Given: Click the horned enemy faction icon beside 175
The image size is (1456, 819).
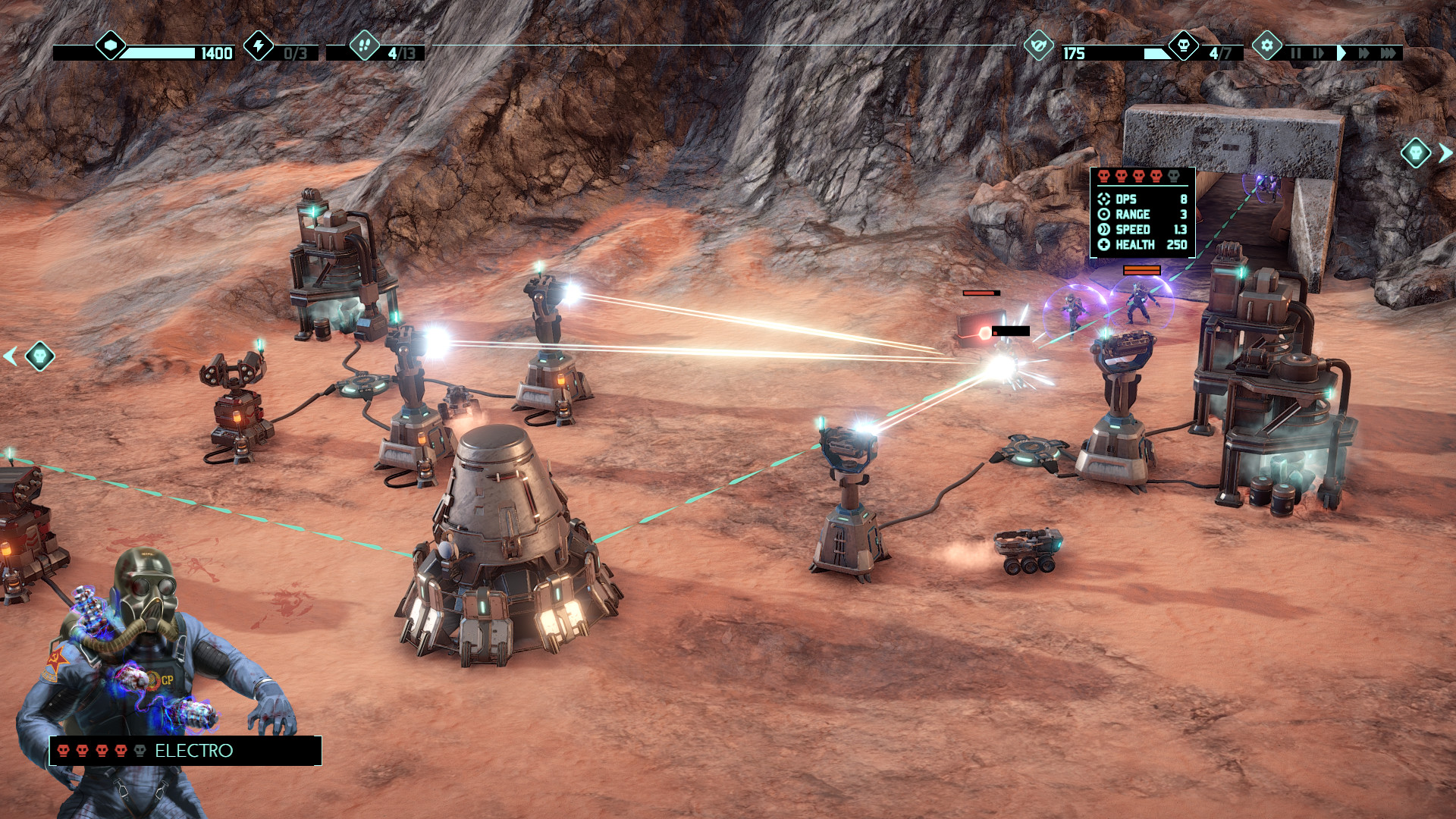Looking at the screenshot, I should point(1040,47).
